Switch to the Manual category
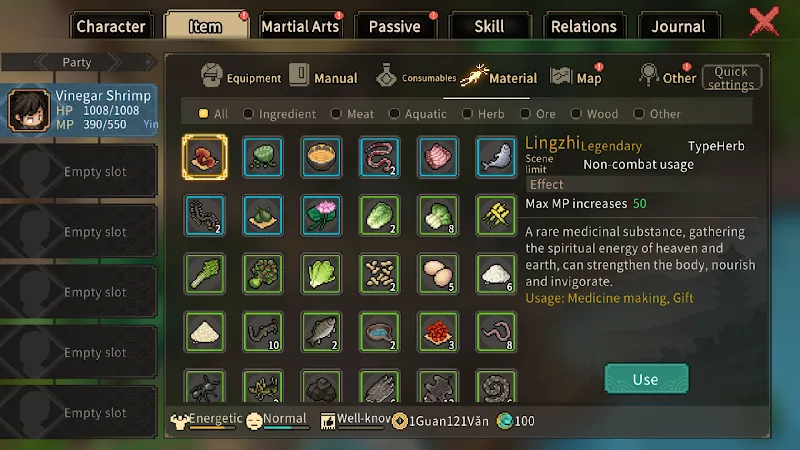 coord(324,77)
